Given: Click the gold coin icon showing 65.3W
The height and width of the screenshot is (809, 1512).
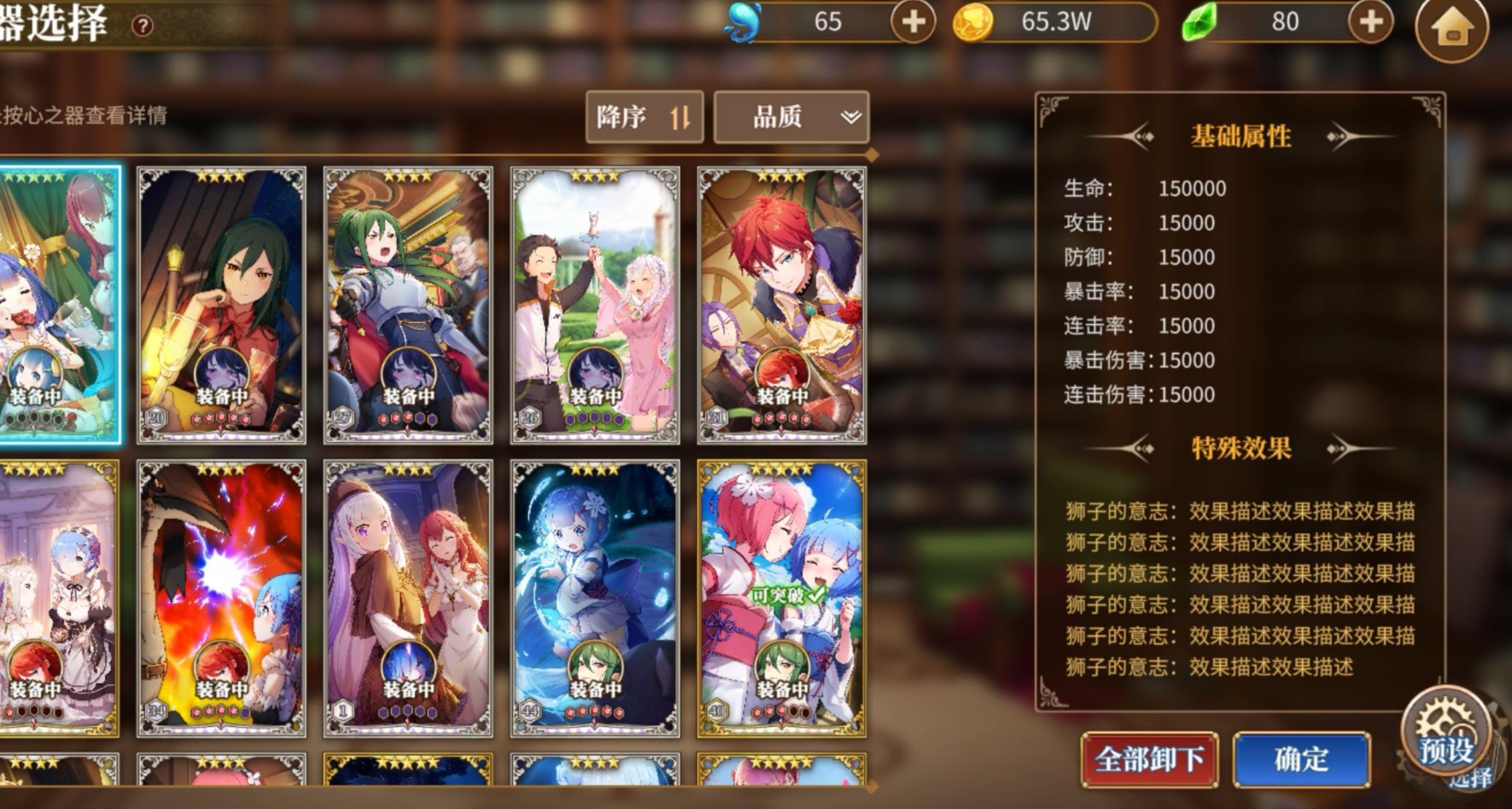Looking at the screenshot, I should coord(973,23).
